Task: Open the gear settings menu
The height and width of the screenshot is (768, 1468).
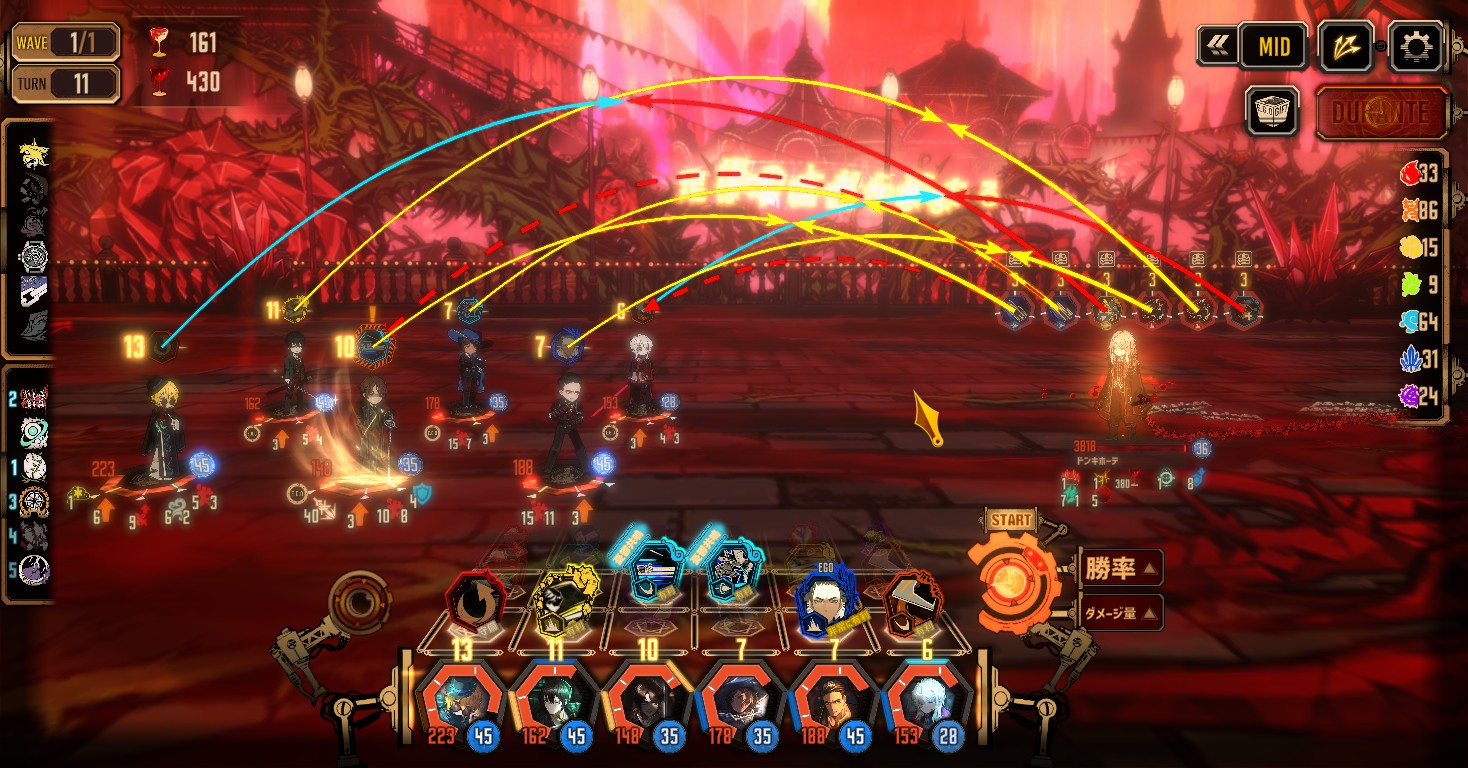Action: pyautogui.click(x=1418, y=46)
